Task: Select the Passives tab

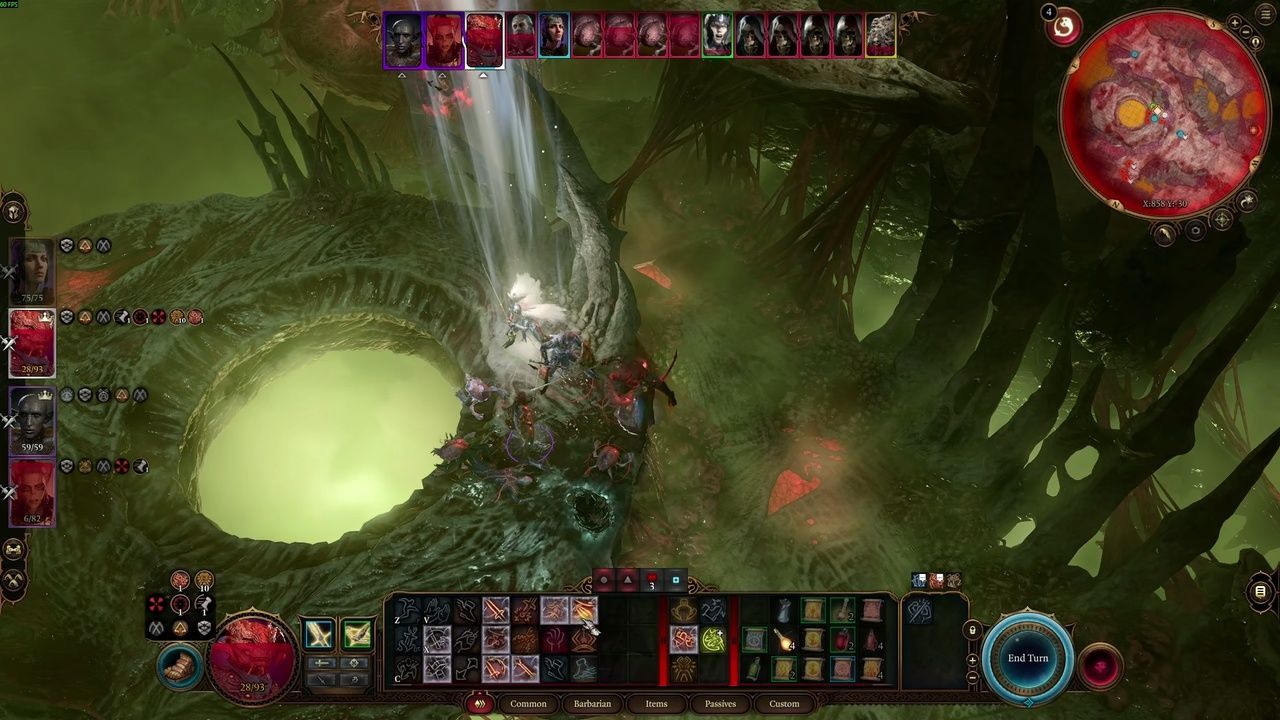Action: click(720, 704)
